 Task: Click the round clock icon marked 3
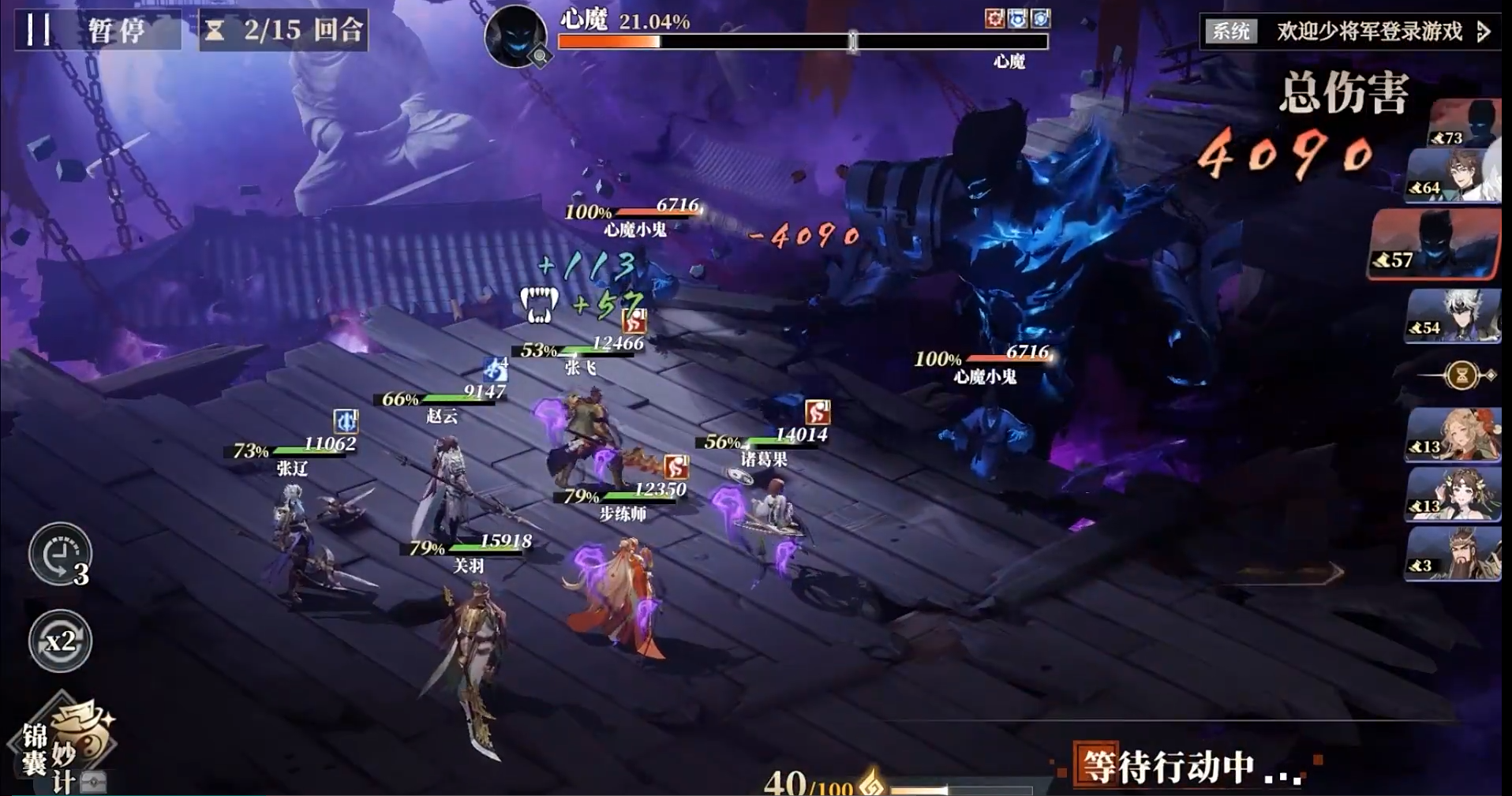60,555
